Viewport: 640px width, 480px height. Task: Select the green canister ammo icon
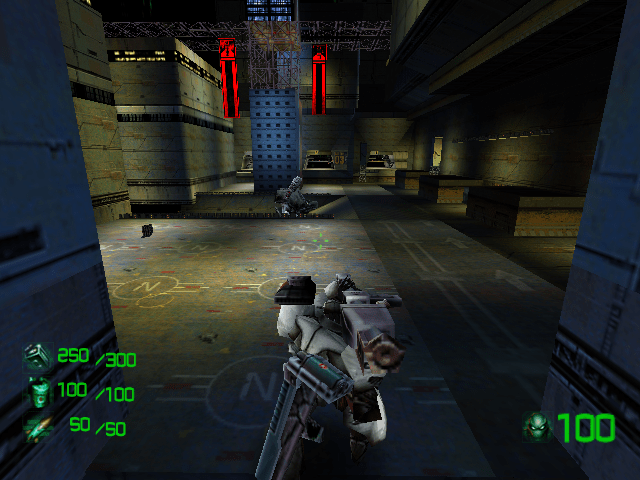[x=38, y=393]
